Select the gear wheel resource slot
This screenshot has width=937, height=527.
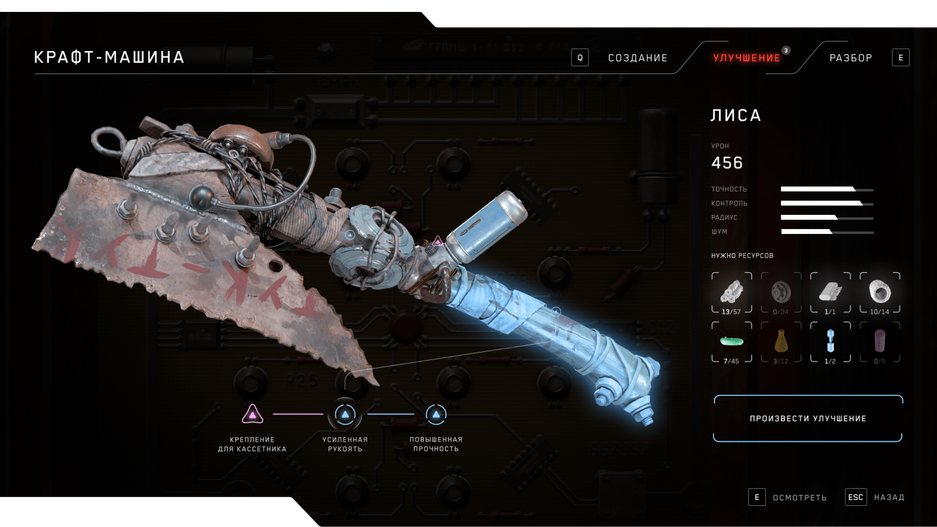click(781, 293)
